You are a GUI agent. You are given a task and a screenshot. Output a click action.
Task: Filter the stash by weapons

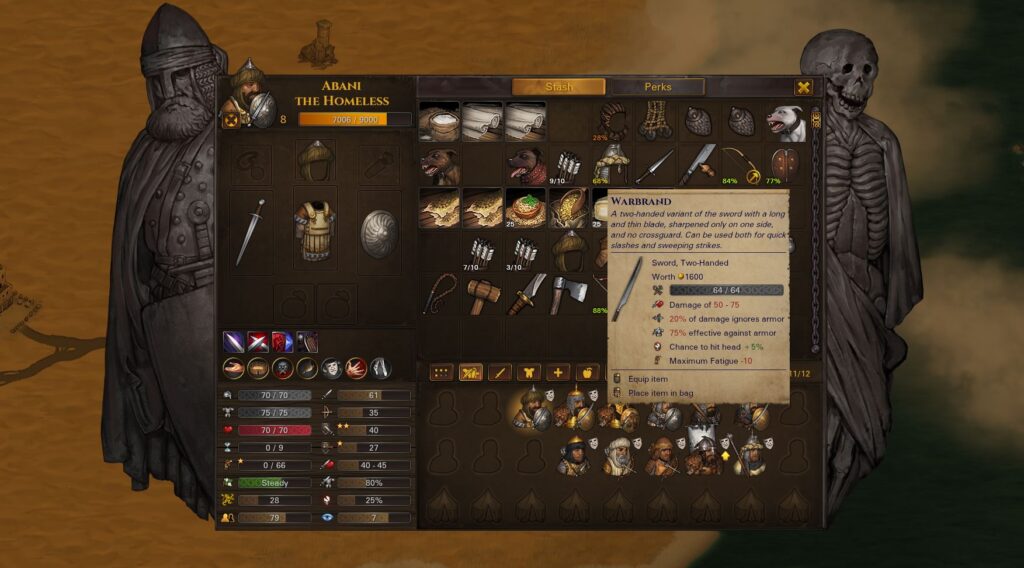(499, 372)
